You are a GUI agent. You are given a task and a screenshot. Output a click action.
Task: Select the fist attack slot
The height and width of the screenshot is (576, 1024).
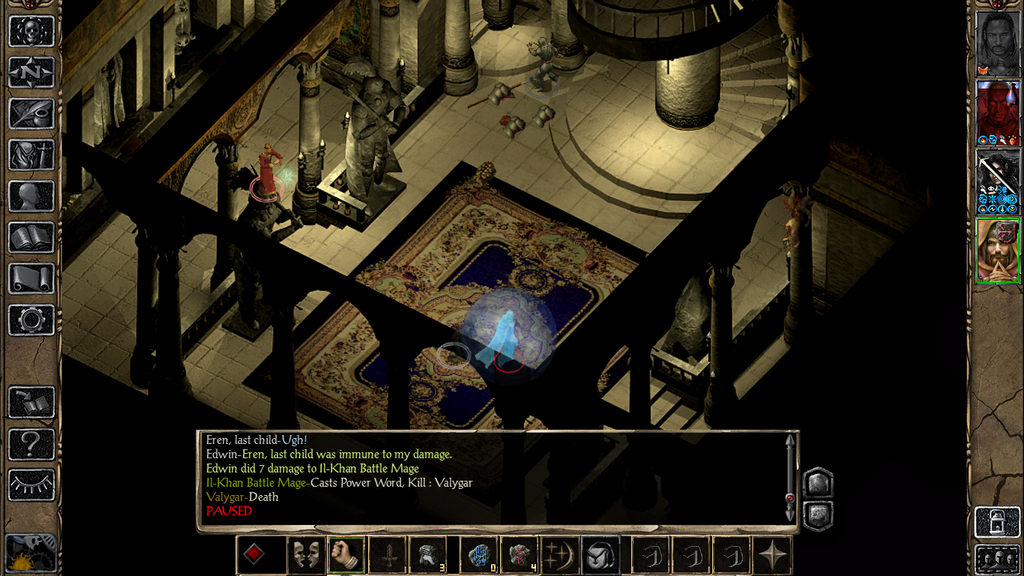[x=344, y=555]
